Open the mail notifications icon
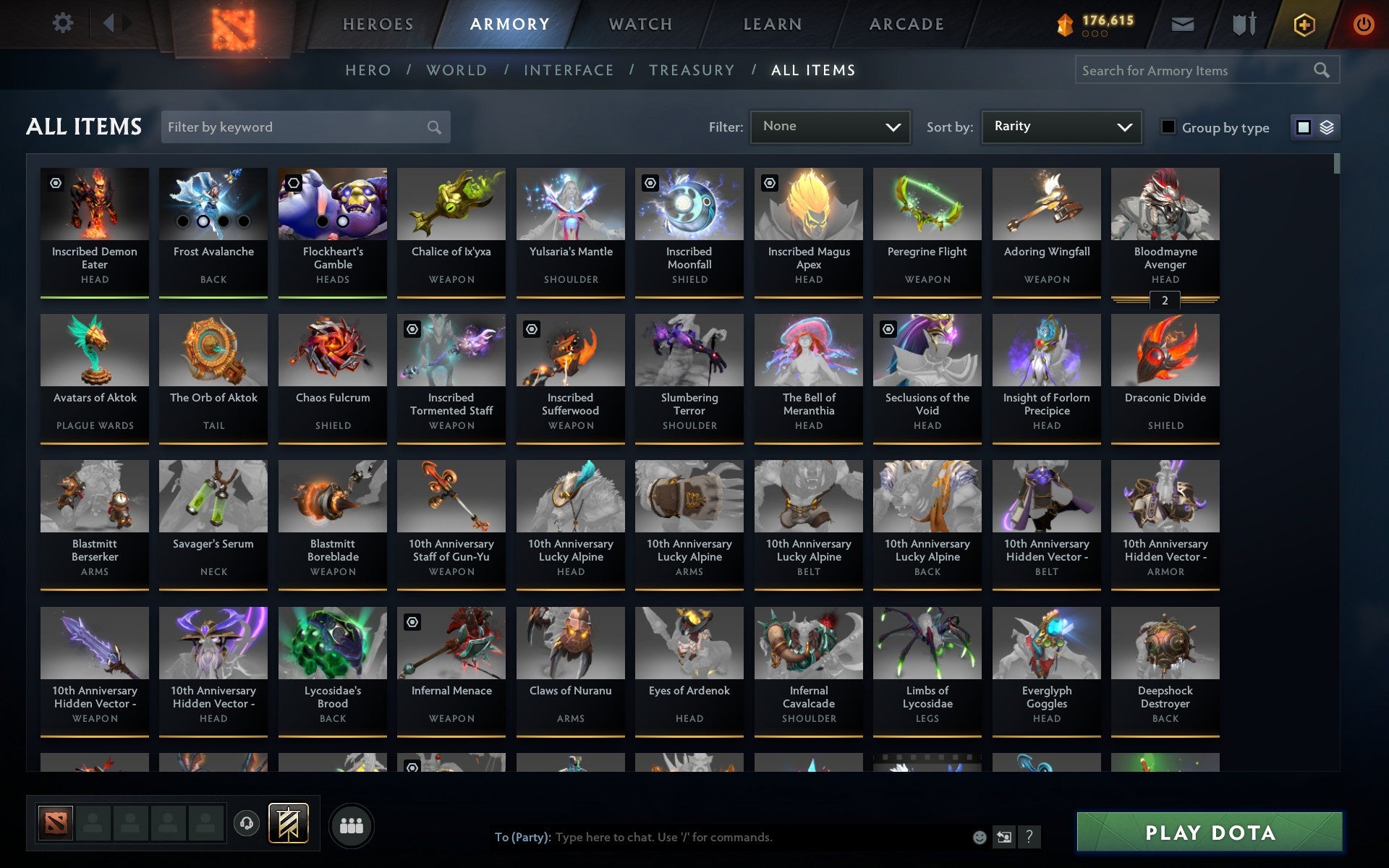 coord(1182,23)
